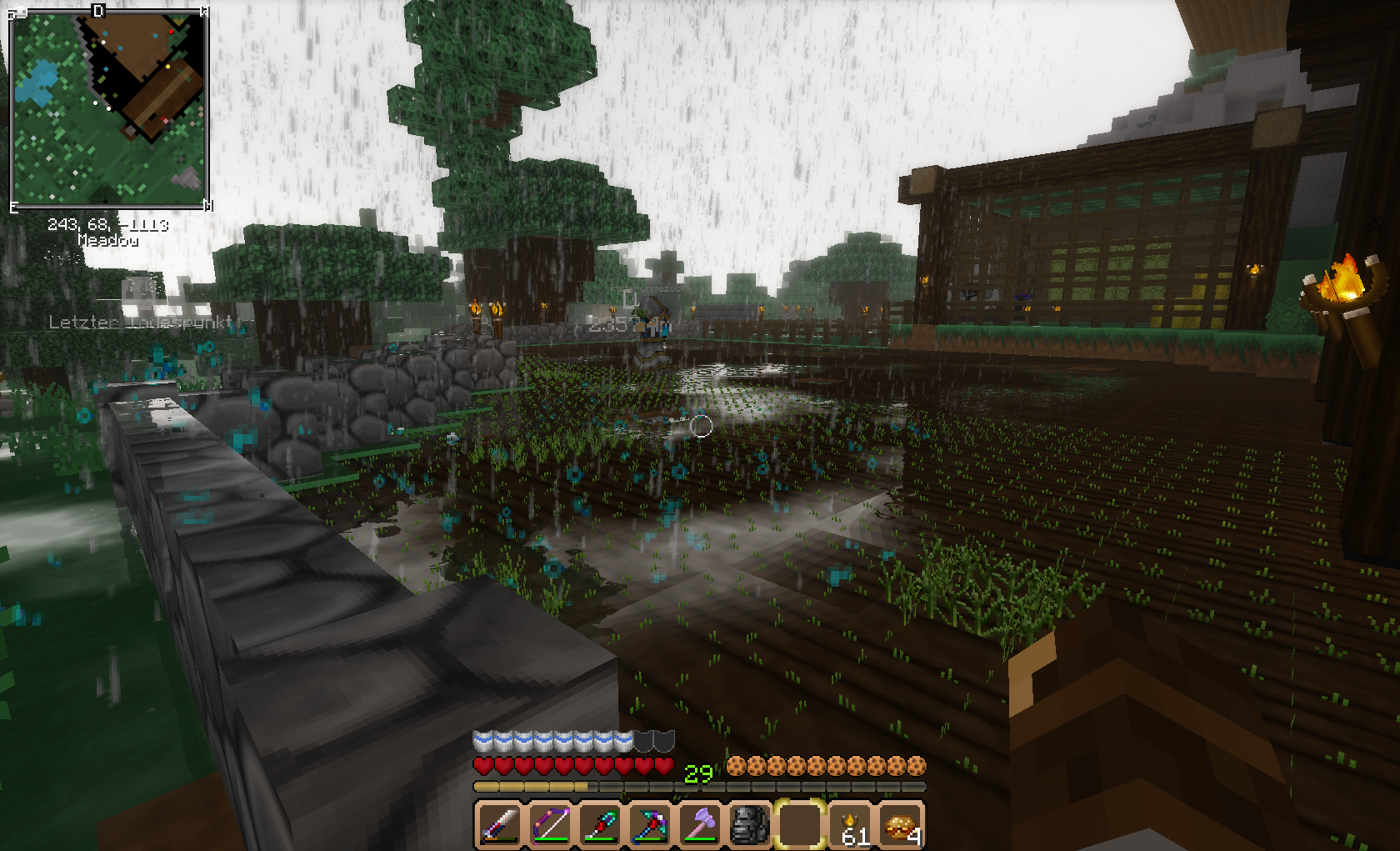Select the purple bow slot
Viewport: 1400px width, 851px height.
click(x=550, y=824)
